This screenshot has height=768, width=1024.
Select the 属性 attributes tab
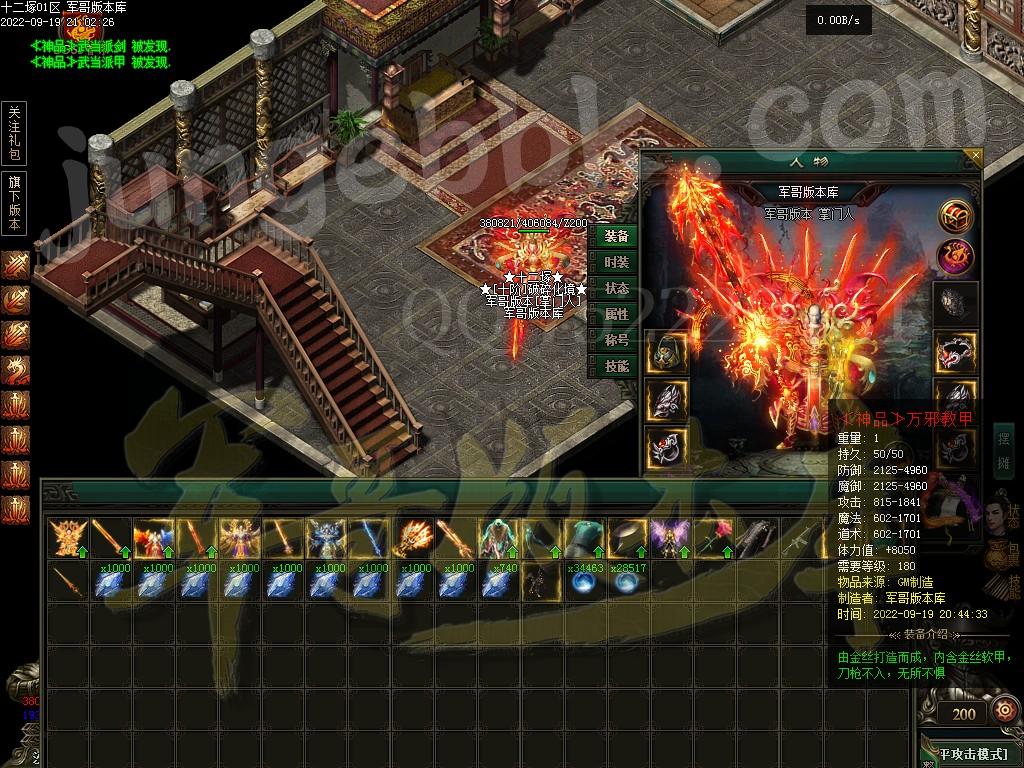pos(617,314)
